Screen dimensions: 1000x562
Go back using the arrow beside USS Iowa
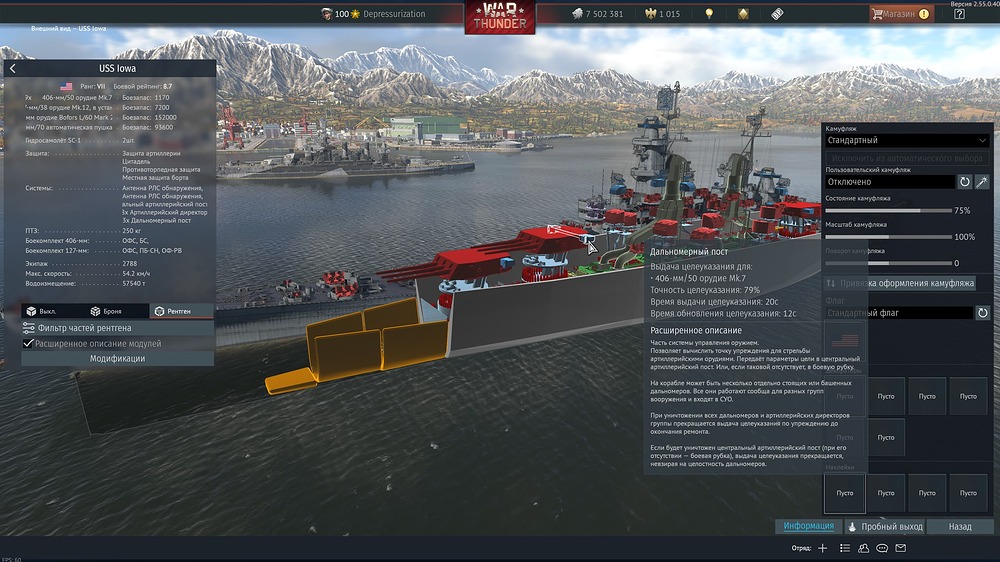pos(13,69)
